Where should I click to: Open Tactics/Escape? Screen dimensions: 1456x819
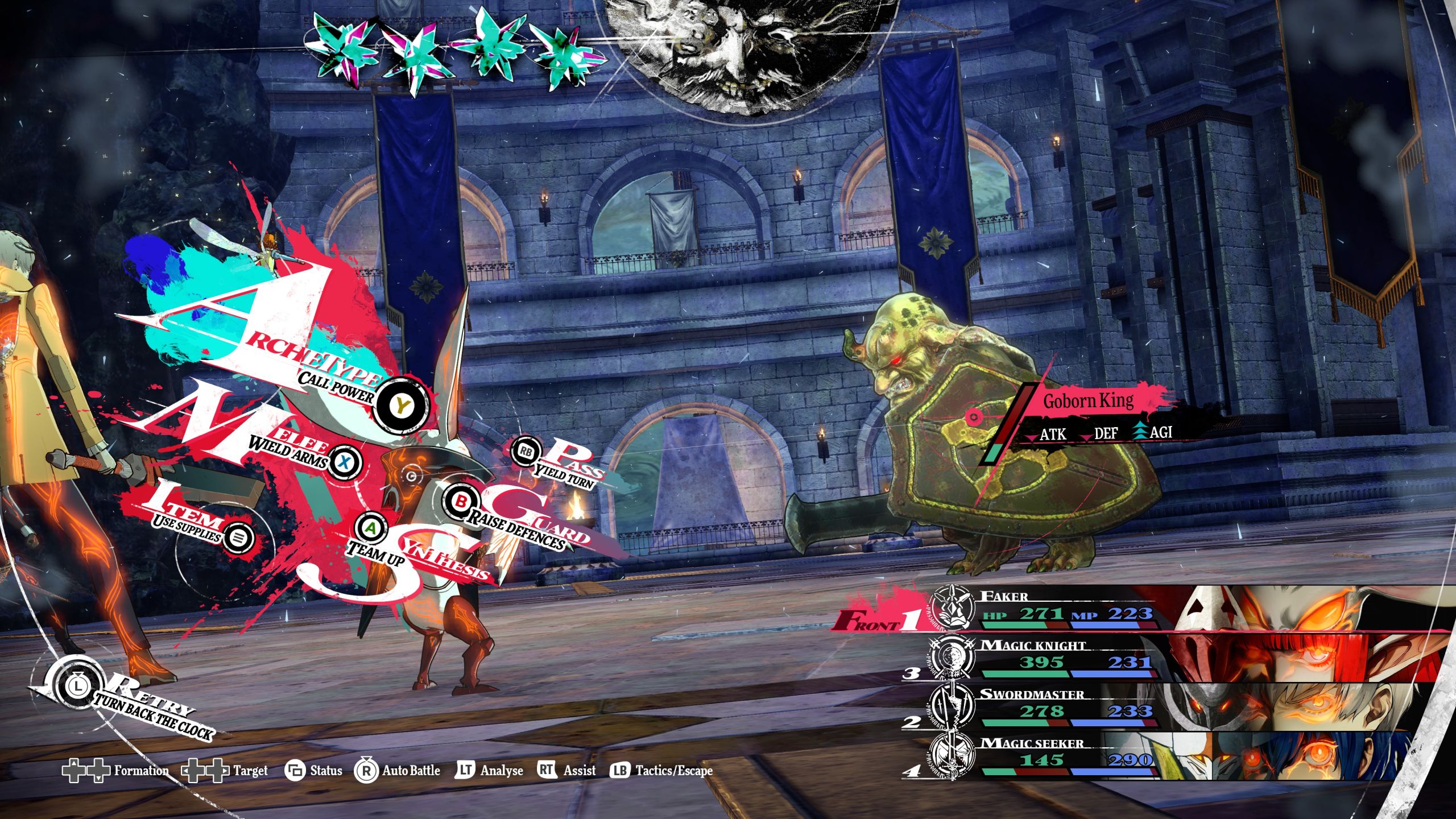[x=661, y=771]
